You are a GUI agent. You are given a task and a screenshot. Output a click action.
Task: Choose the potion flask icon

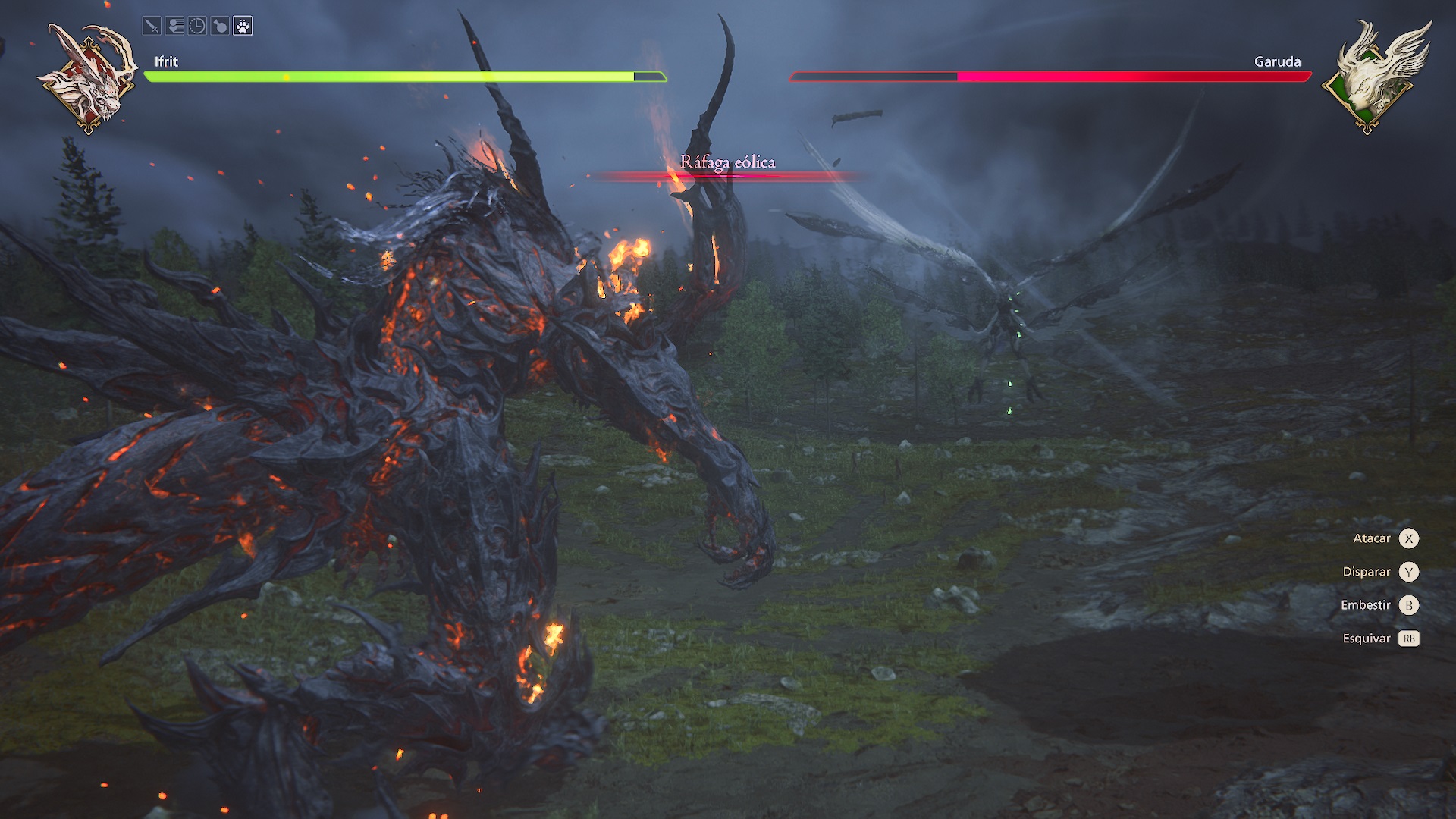[220, 27]
